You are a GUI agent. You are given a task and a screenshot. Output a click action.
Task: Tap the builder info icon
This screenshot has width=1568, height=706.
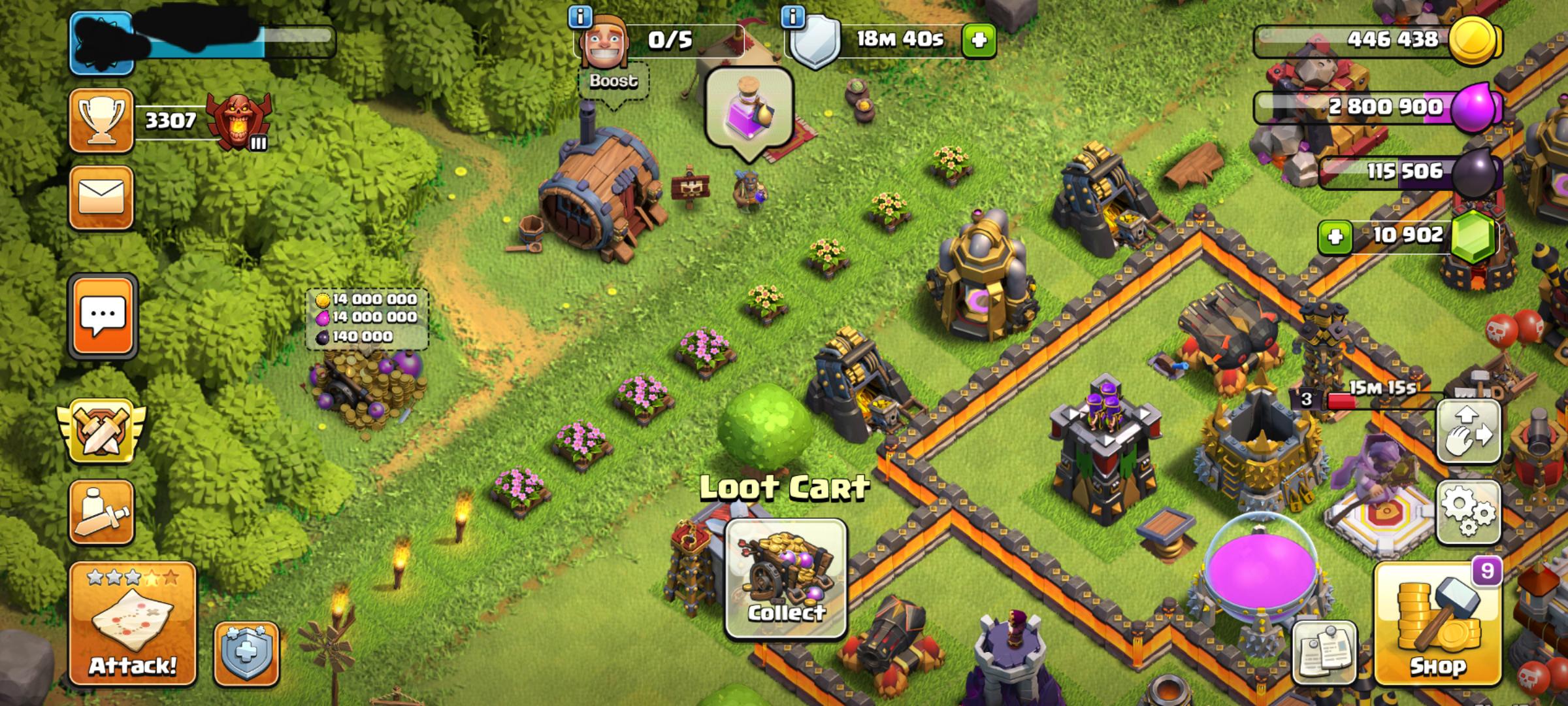tap(580, 20)
